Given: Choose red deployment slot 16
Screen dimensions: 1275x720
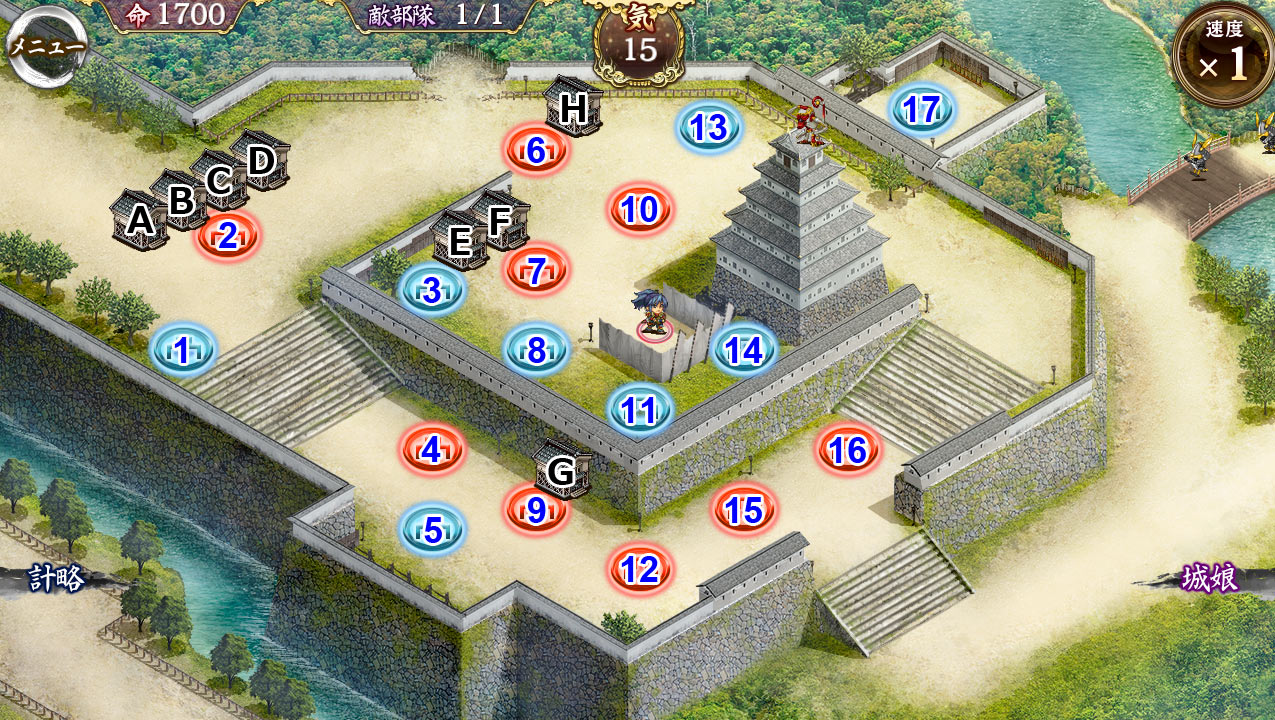Looking at the screenshot, I should click(848, 450).
